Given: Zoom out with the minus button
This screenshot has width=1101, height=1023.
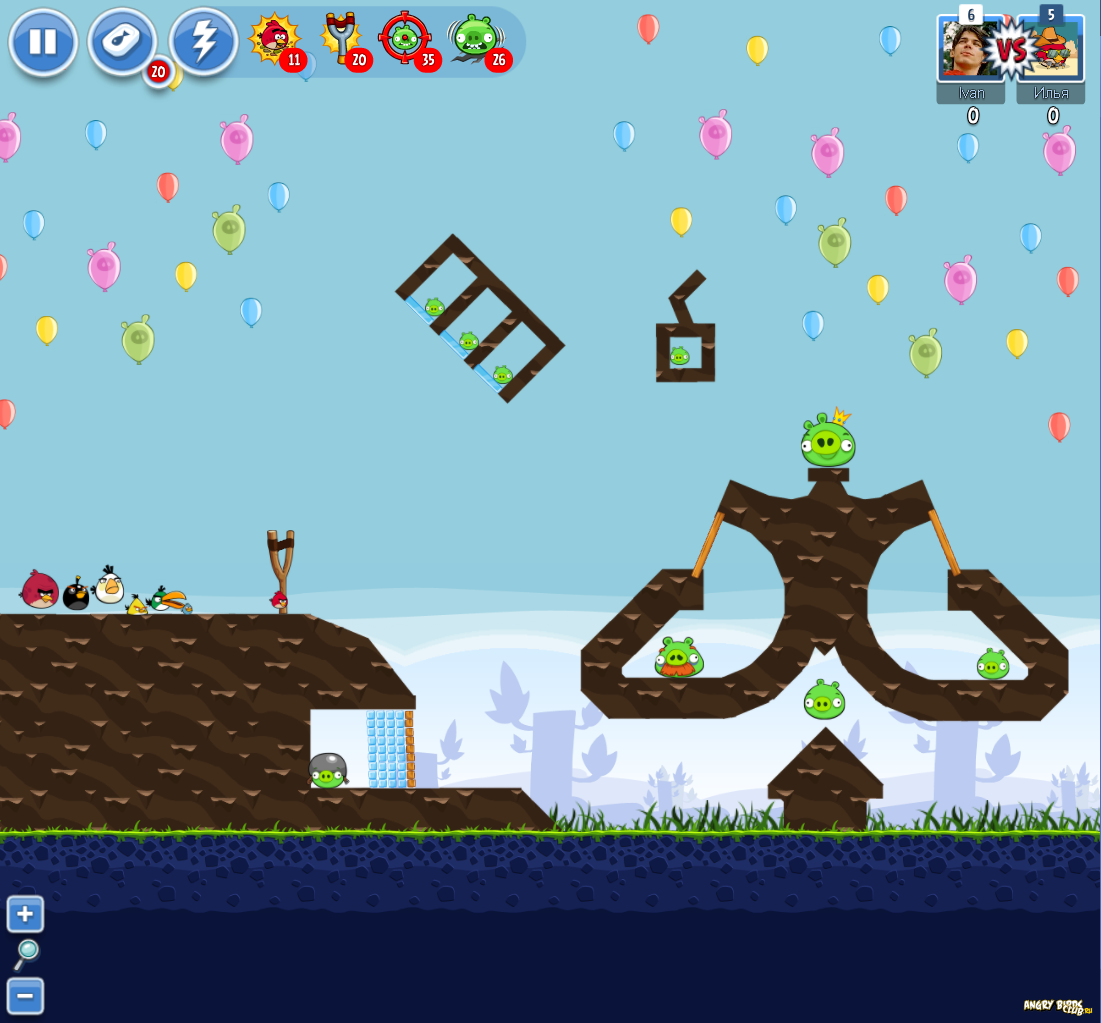Looking at the screenshot, I should click(x=25, y=995).
